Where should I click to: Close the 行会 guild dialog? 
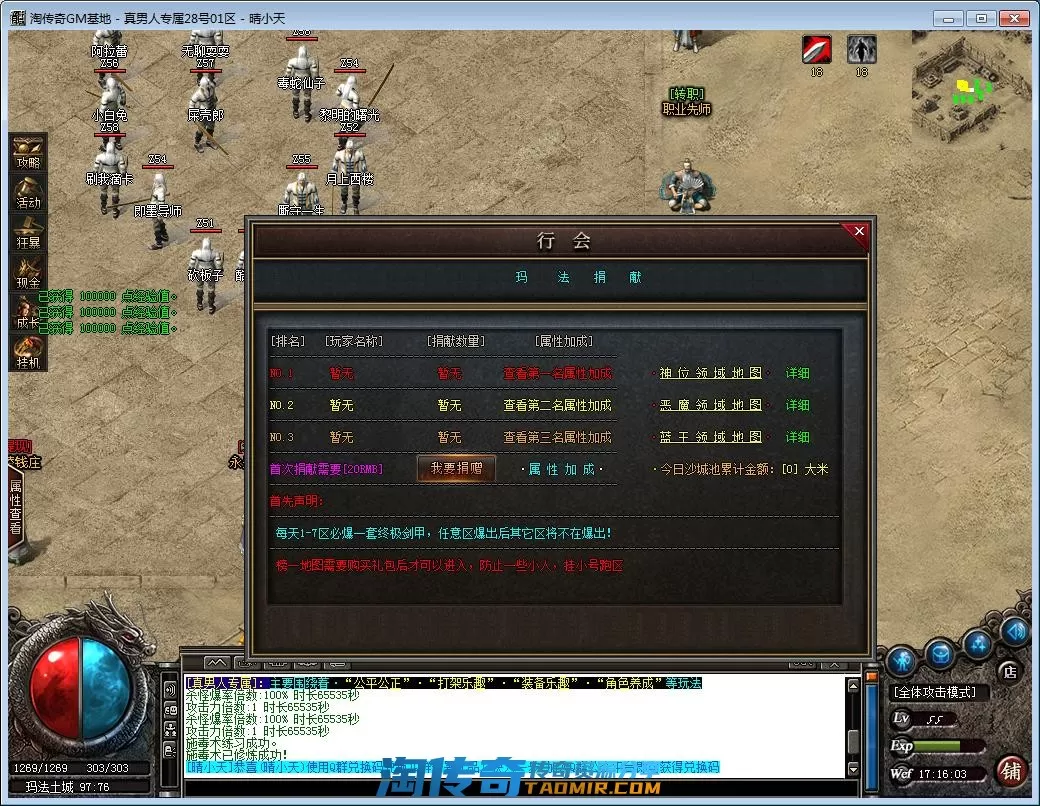click(859, 232)
